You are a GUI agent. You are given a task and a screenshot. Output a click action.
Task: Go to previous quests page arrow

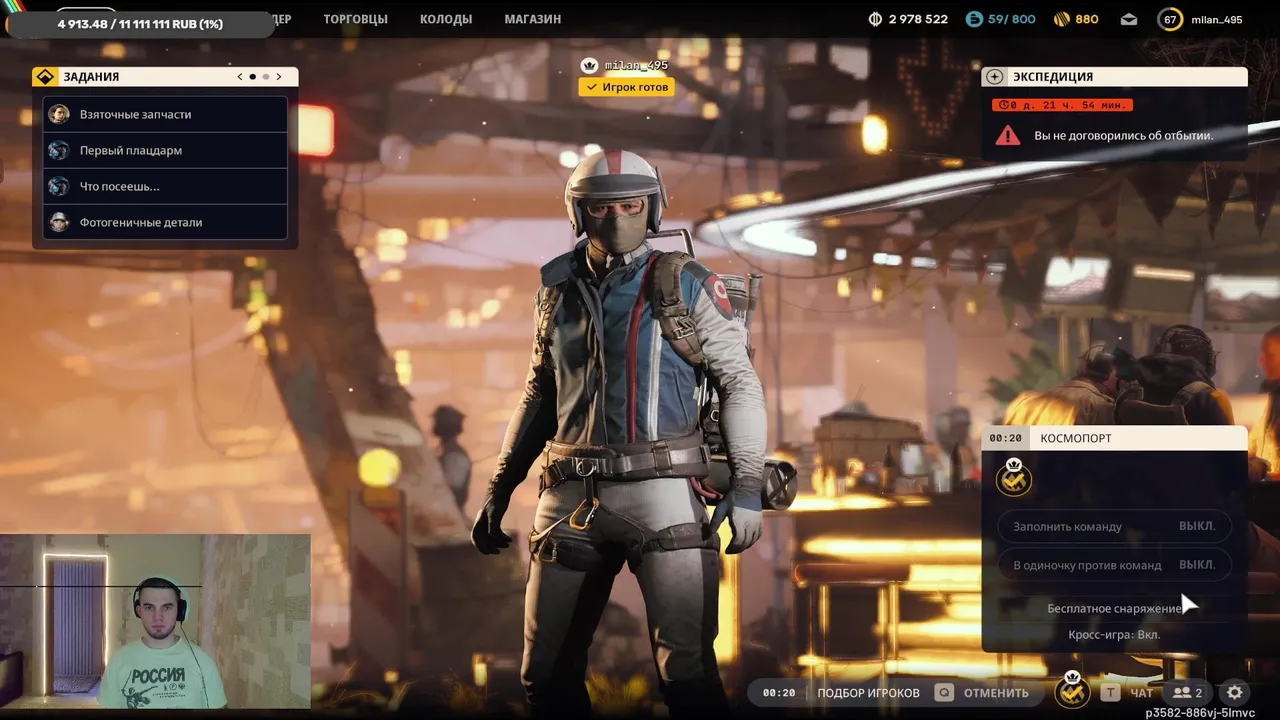[x=240, y=77]
